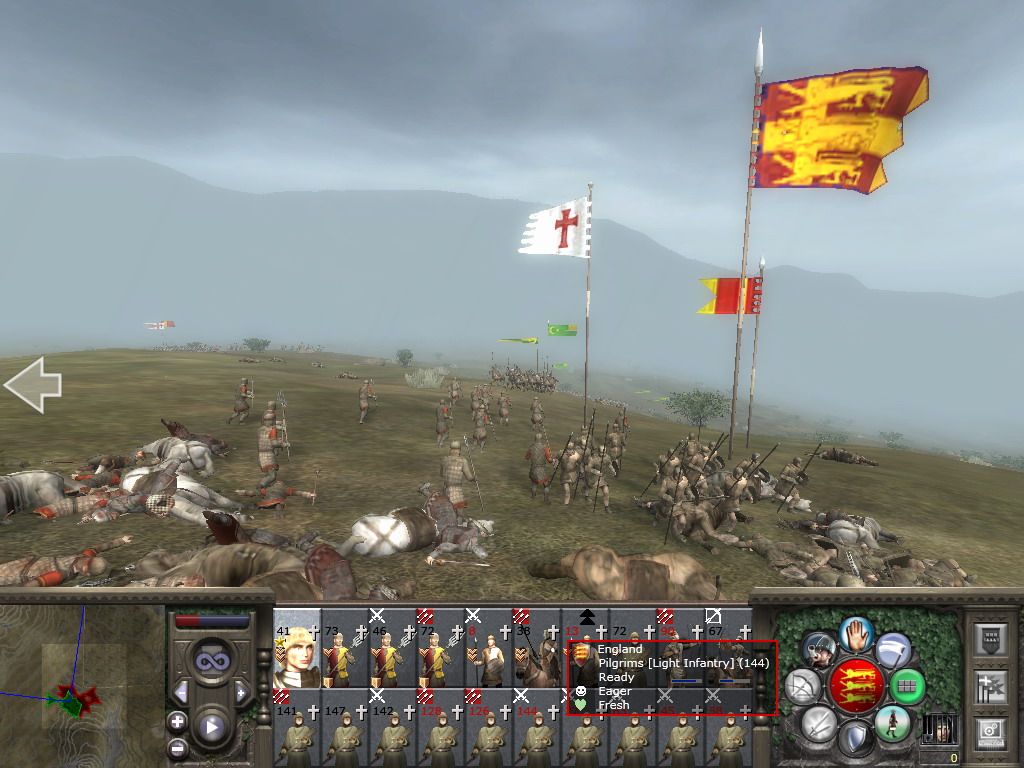Click the halt order open-hand button
The image size is (1024, 768).
(856, 634)
